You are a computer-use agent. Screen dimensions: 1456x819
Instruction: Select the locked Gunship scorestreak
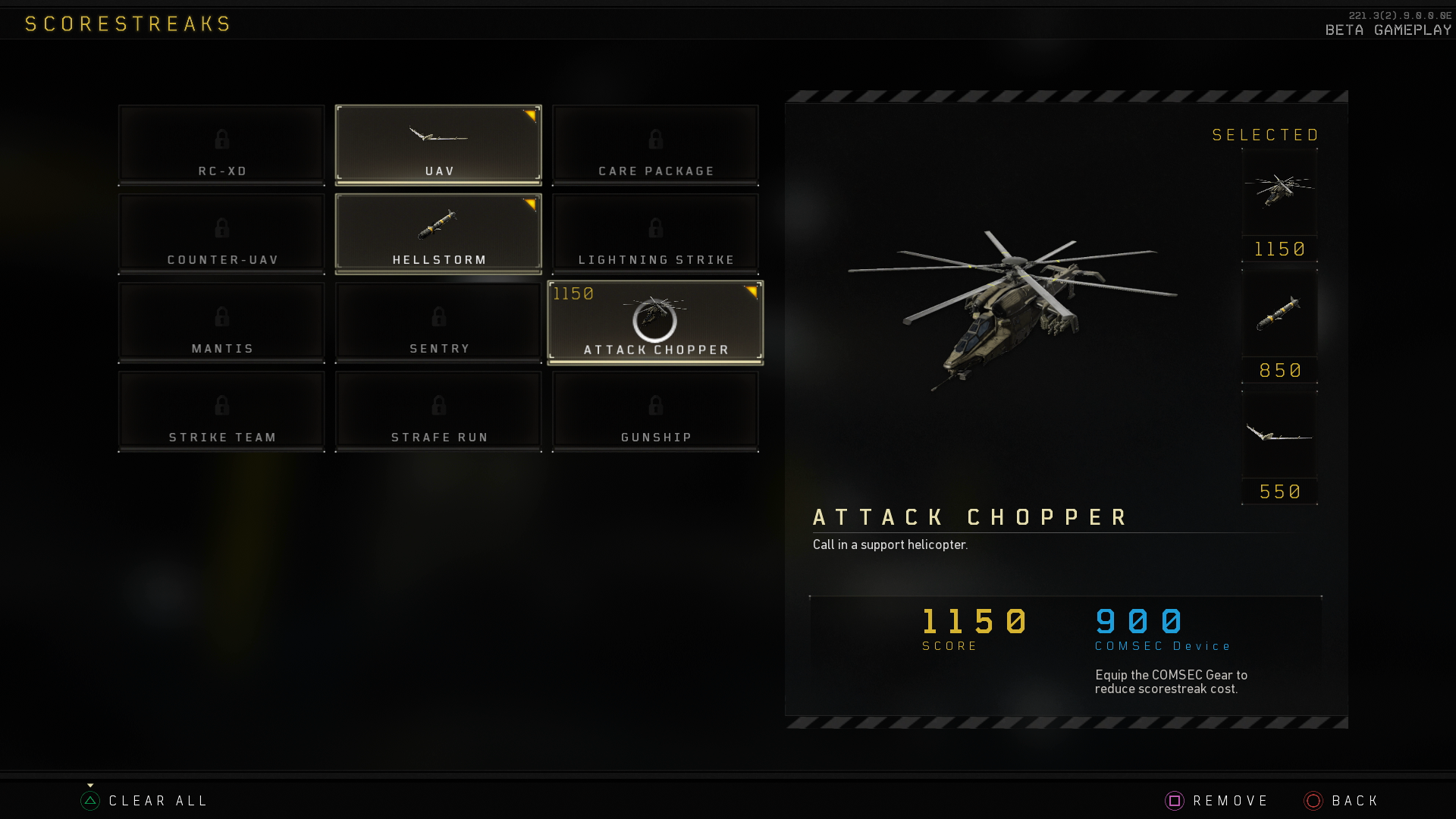click(x=655, y=410)
